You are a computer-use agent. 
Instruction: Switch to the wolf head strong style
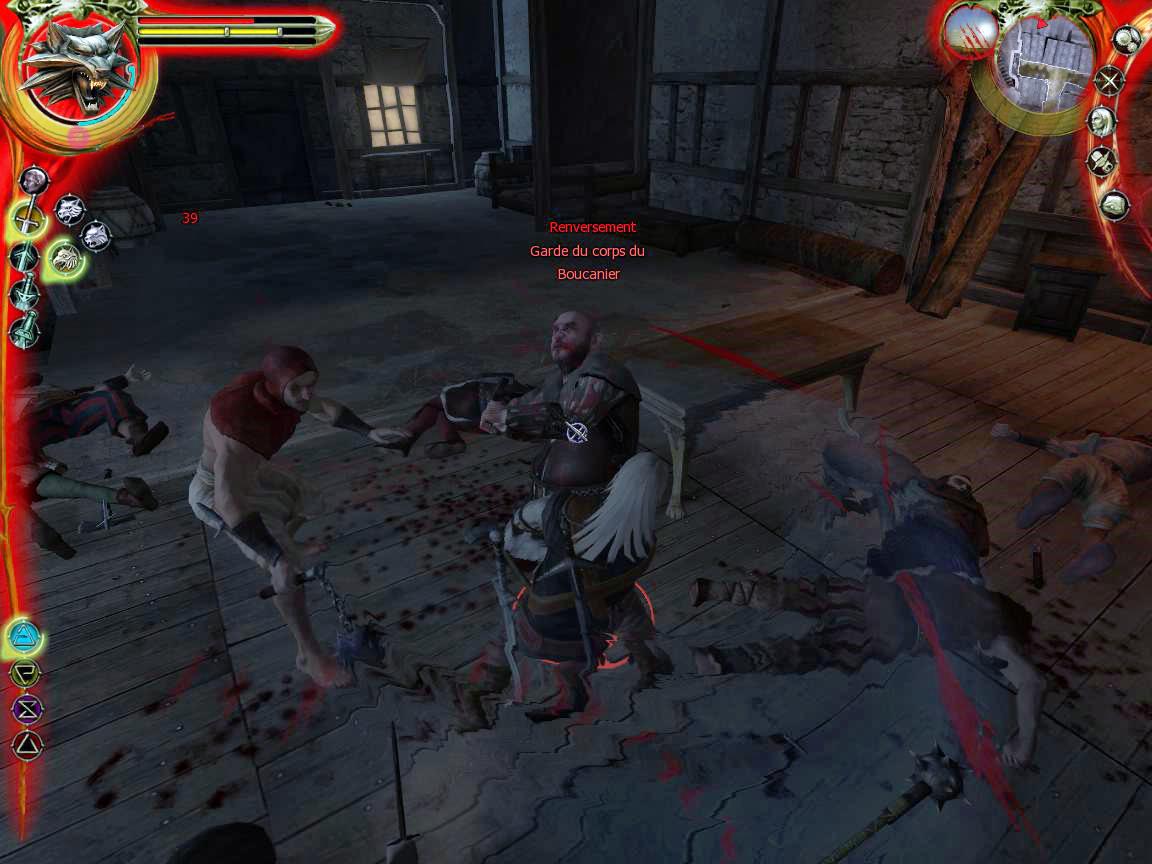tap(69, 209)
